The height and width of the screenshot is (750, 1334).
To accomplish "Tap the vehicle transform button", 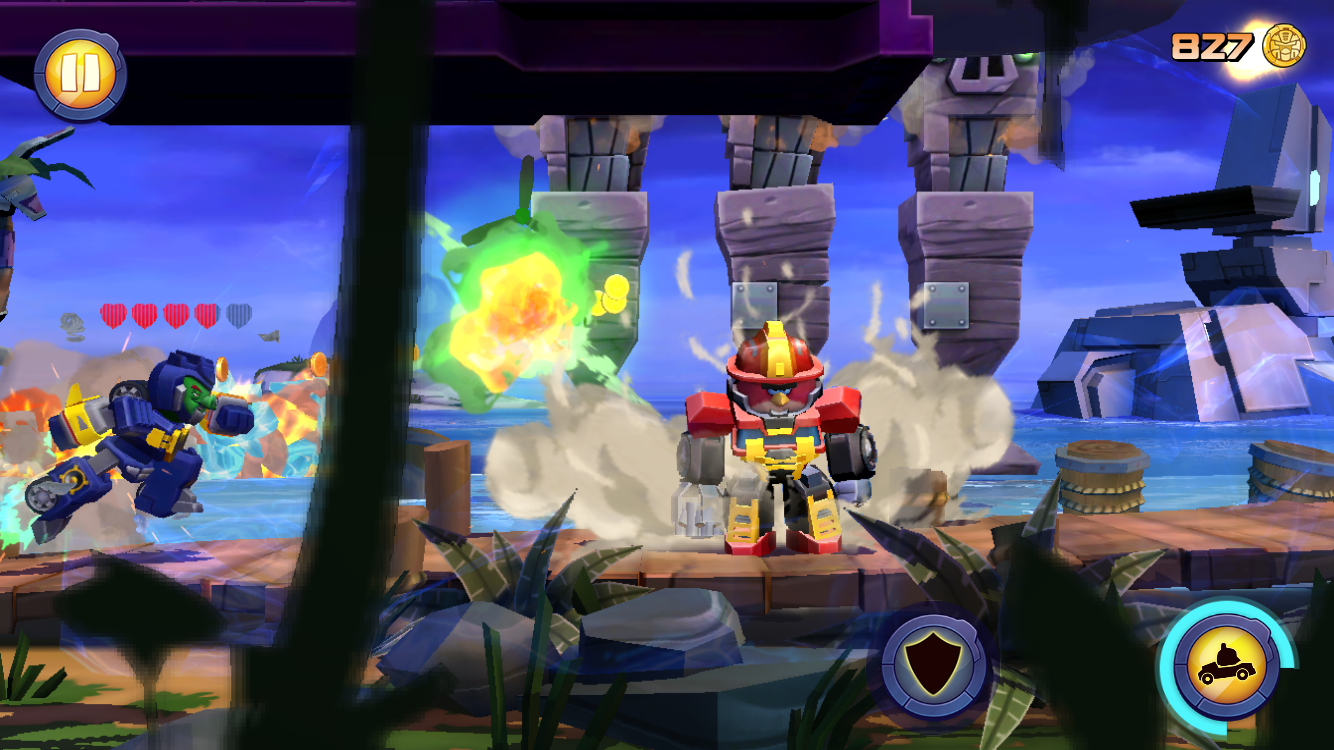I will click(x=1226, y=665).
